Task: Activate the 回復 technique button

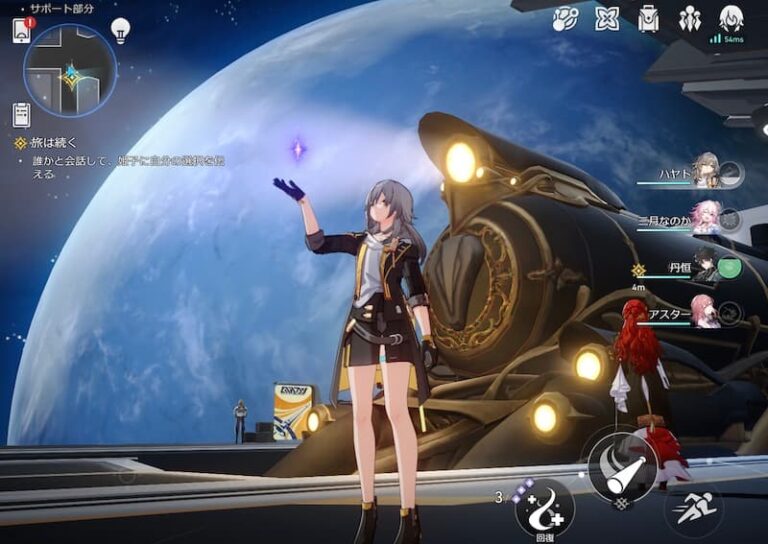Action: tap(545, 507)
